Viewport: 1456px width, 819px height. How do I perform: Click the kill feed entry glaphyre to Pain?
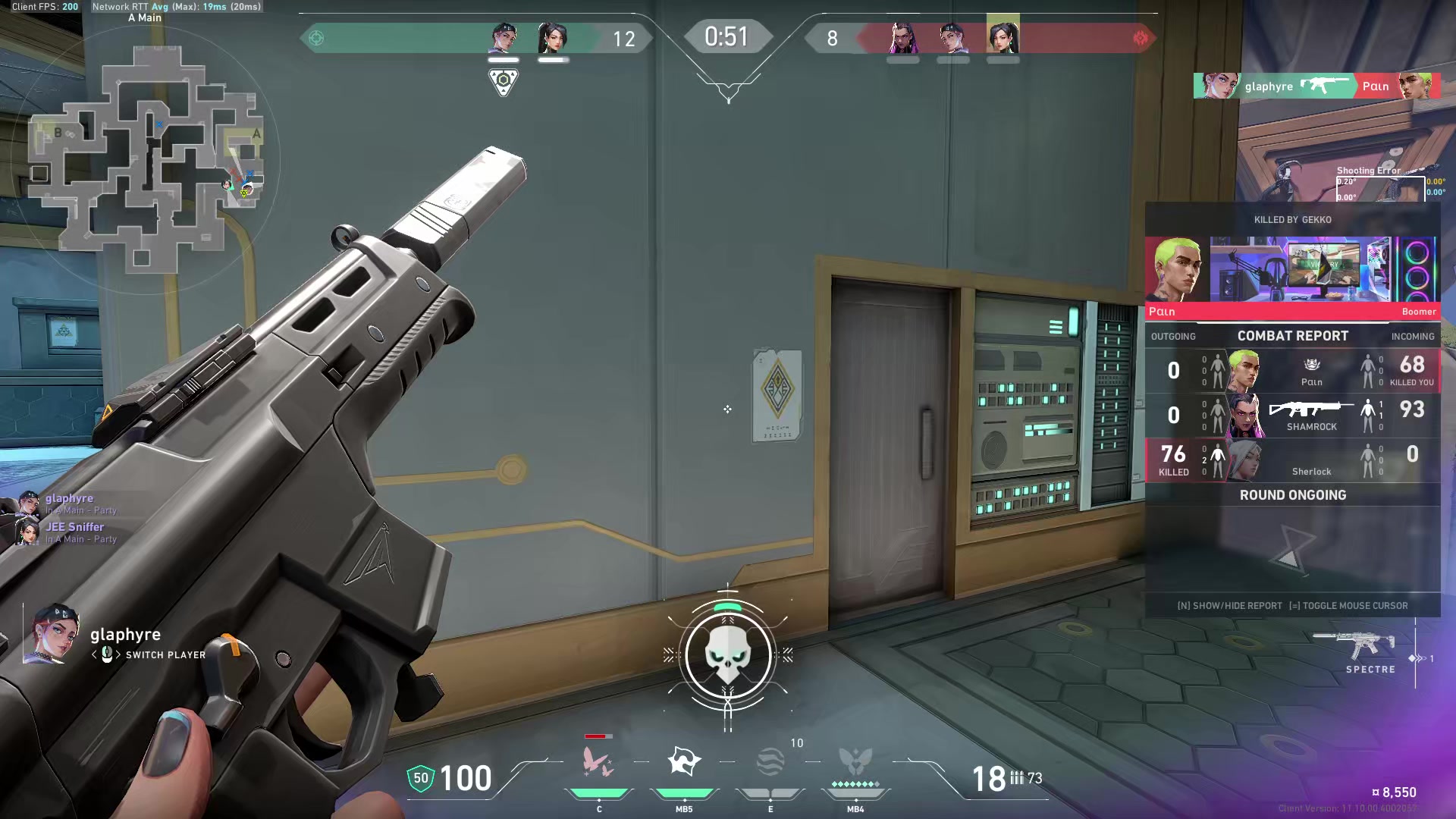[1316, 86]
